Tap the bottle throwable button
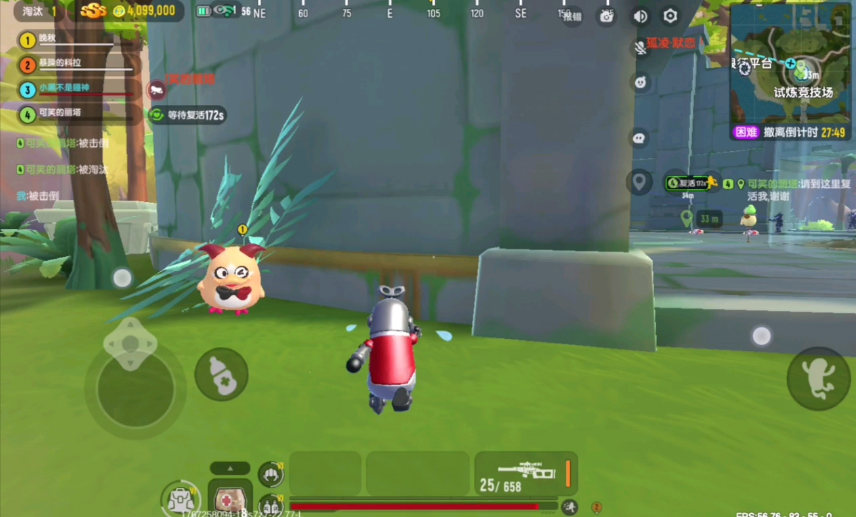The height and width of the screenshot is (517, 856). (221, 375)
